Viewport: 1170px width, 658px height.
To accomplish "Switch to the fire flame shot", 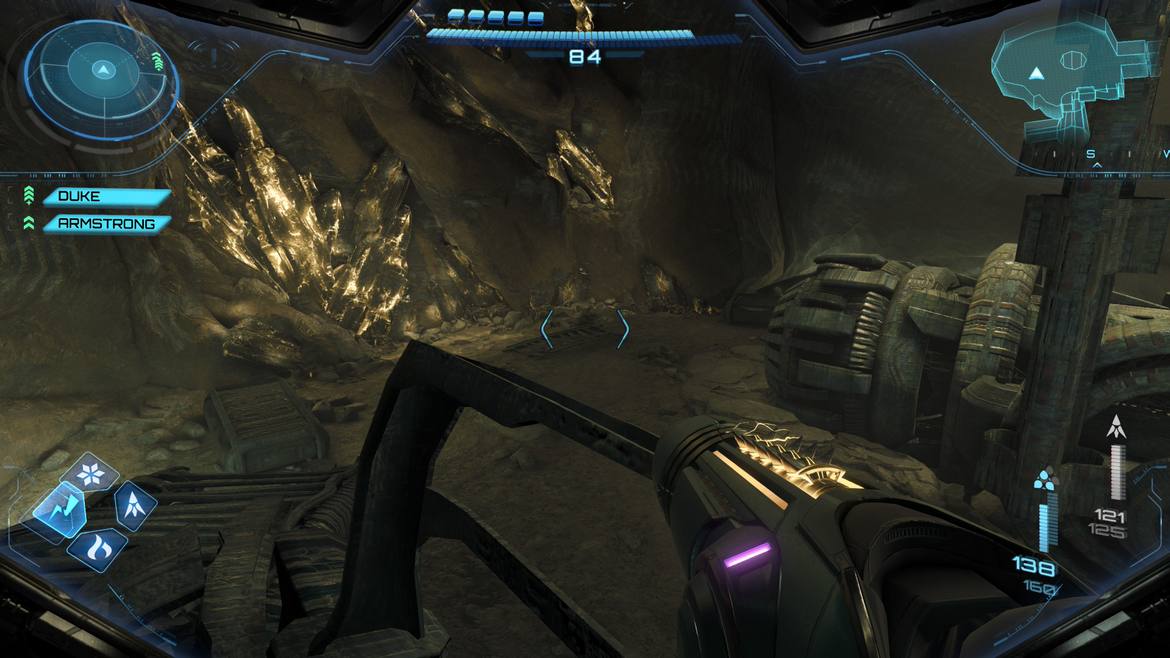I will 97,548.
